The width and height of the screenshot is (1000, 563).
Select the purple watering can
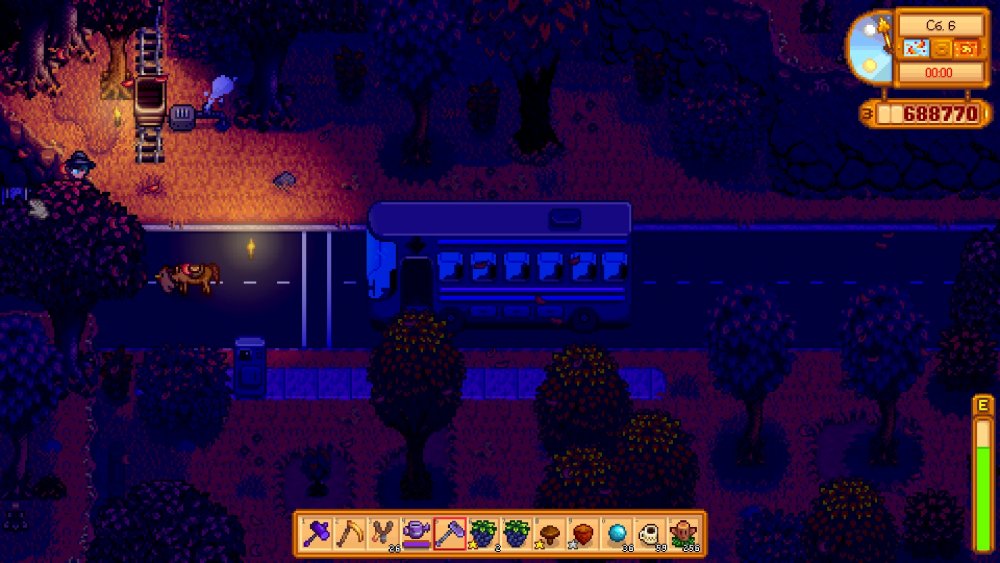pos(417,533)
